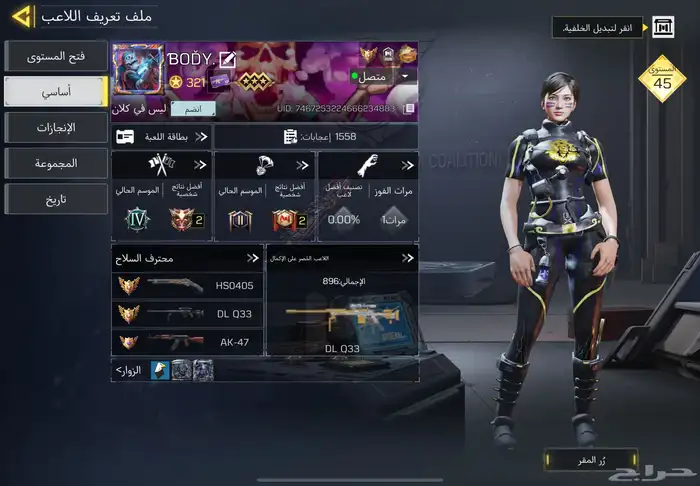Go back using the yellow arrow button

point(22,16)
